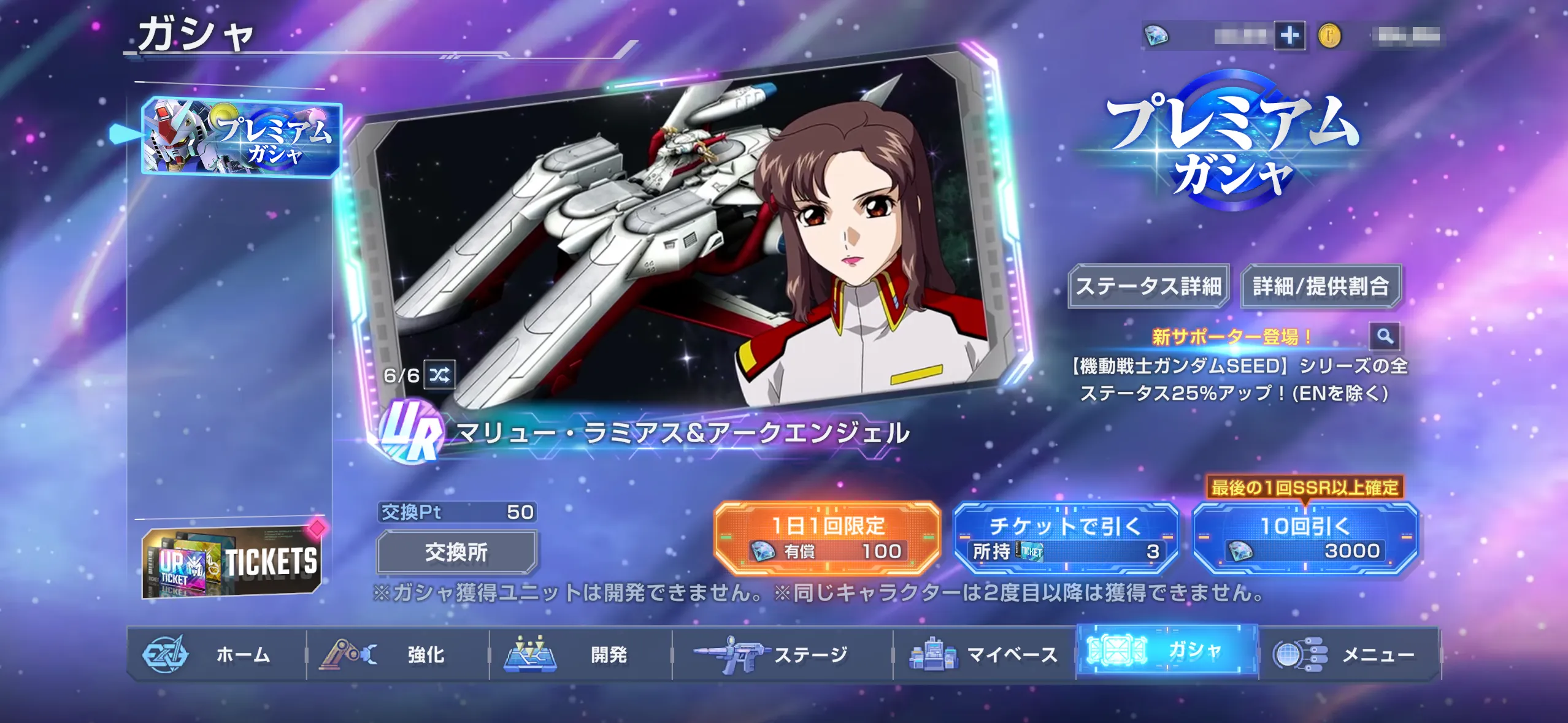Open the 強化 enhancement menu
This screenshot has width=1568, height=723.
point(398,654)
